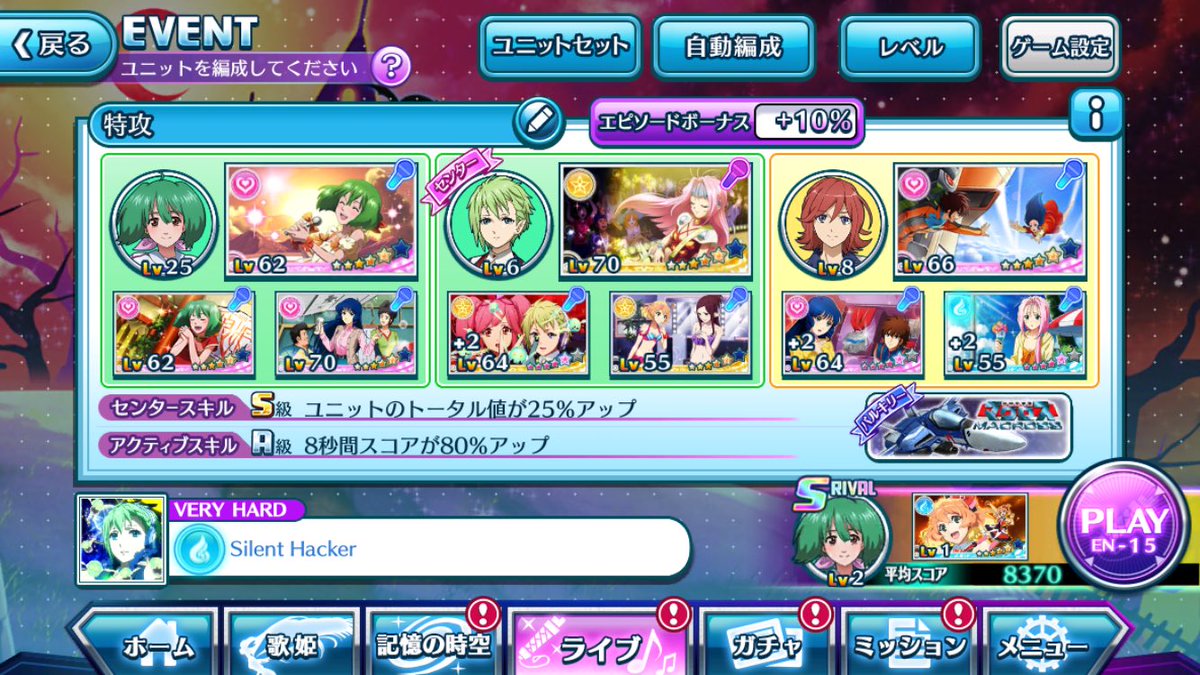Open ゲーム設定 game settings
The width and height of the screenshot is (1200, 675).
coord(1059,46)
